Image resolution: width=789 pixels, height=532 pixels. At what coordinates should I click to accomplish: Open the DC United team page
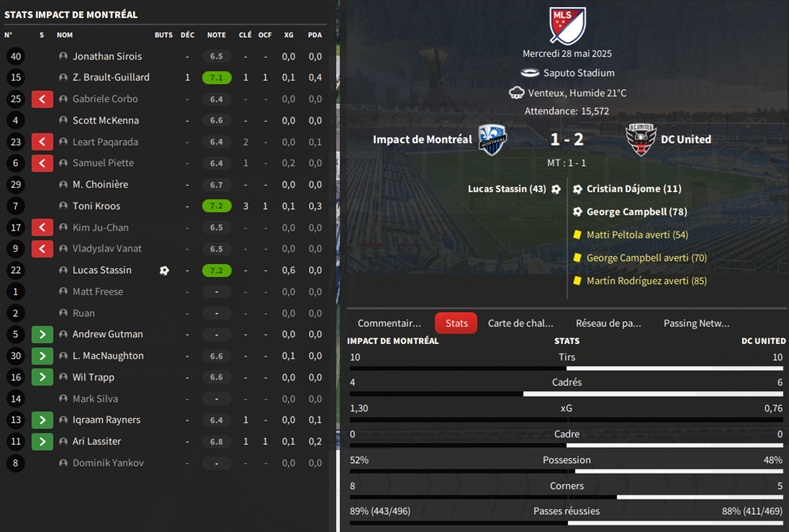(x=686, y=140)
